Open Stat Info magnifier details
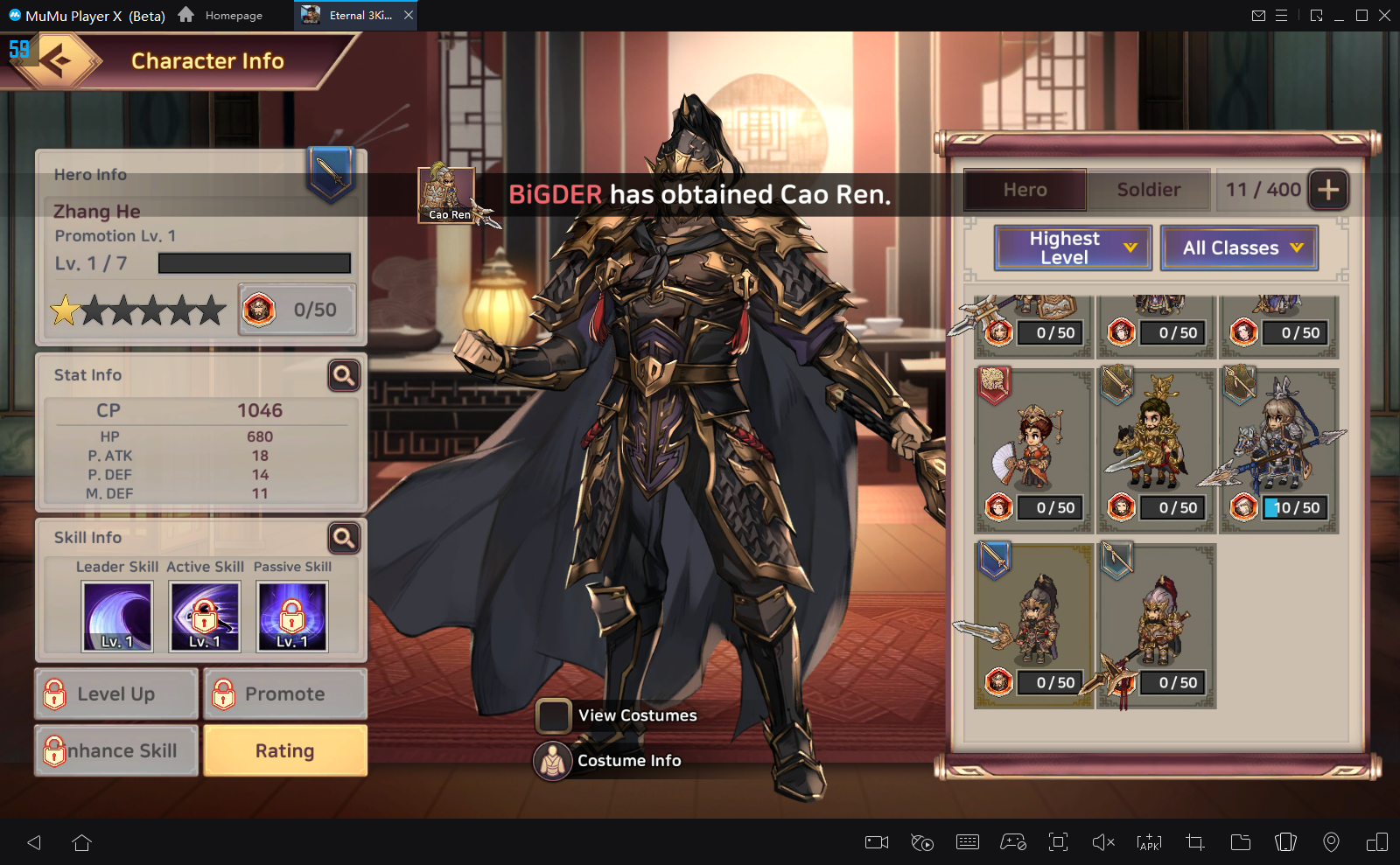This screenshot has width=1400, height=865. [344, 375]
